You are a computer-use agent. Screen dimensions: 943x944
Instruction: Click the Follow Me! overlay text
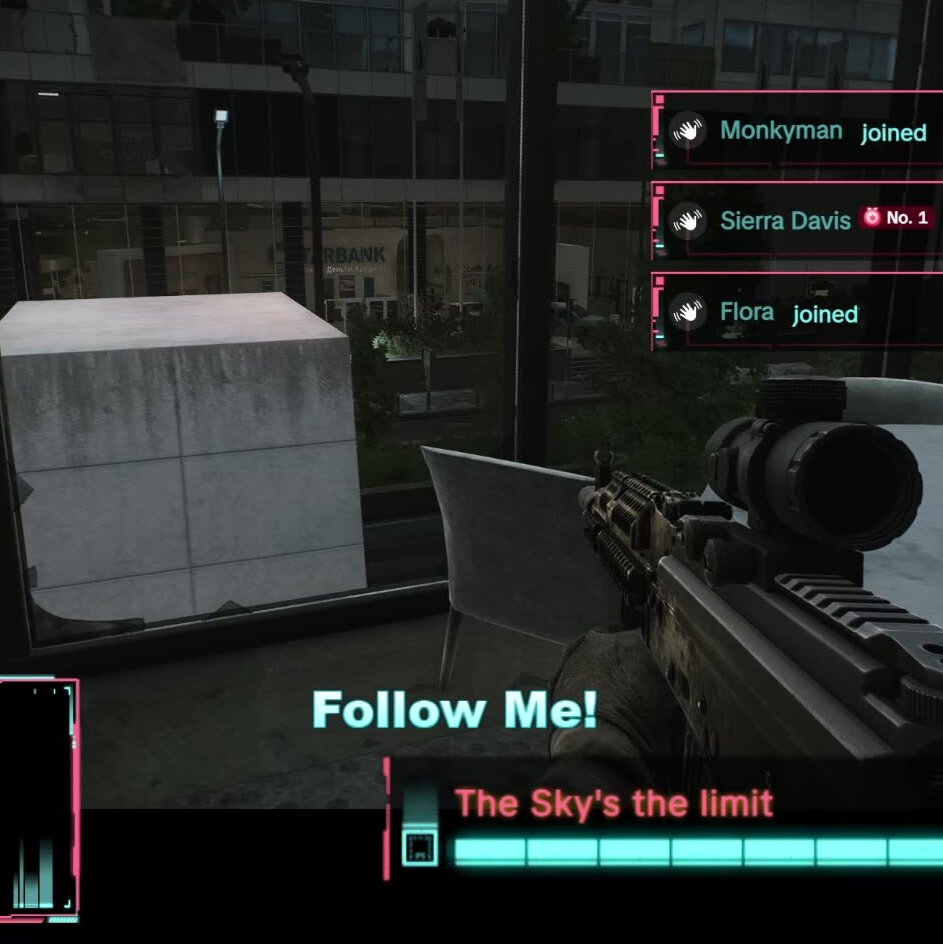pyautogui.click(x=455, y=711)
